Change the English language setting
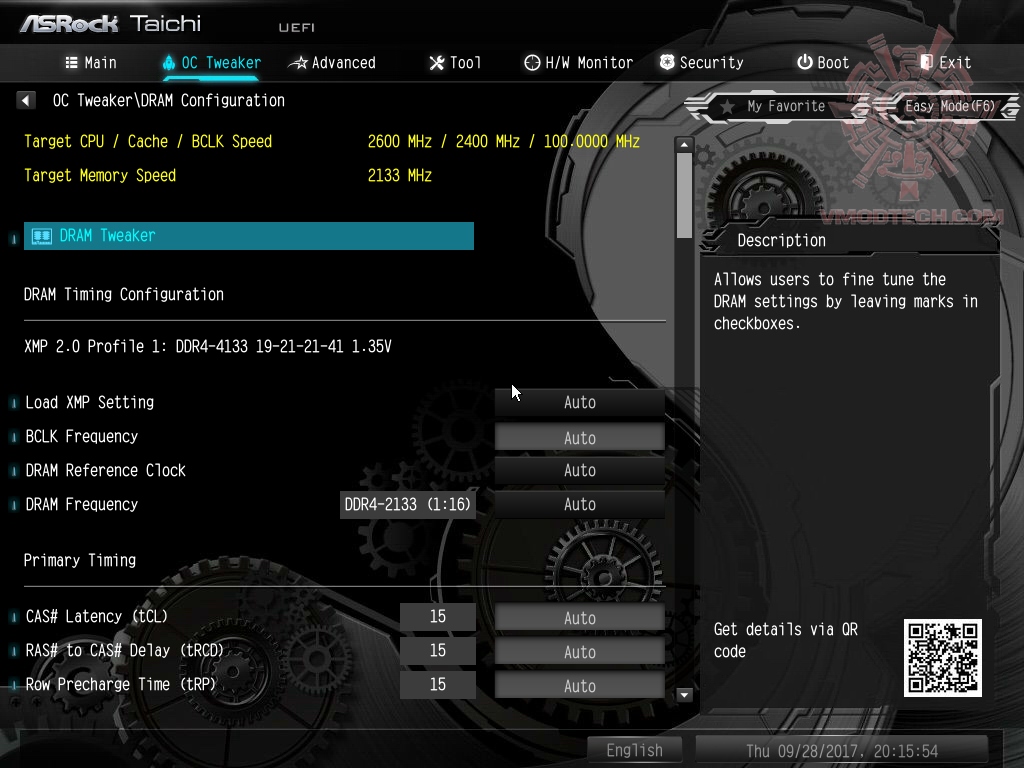Image resolution: width=1024 pixels, height=768 pixels. pos(634,750)
